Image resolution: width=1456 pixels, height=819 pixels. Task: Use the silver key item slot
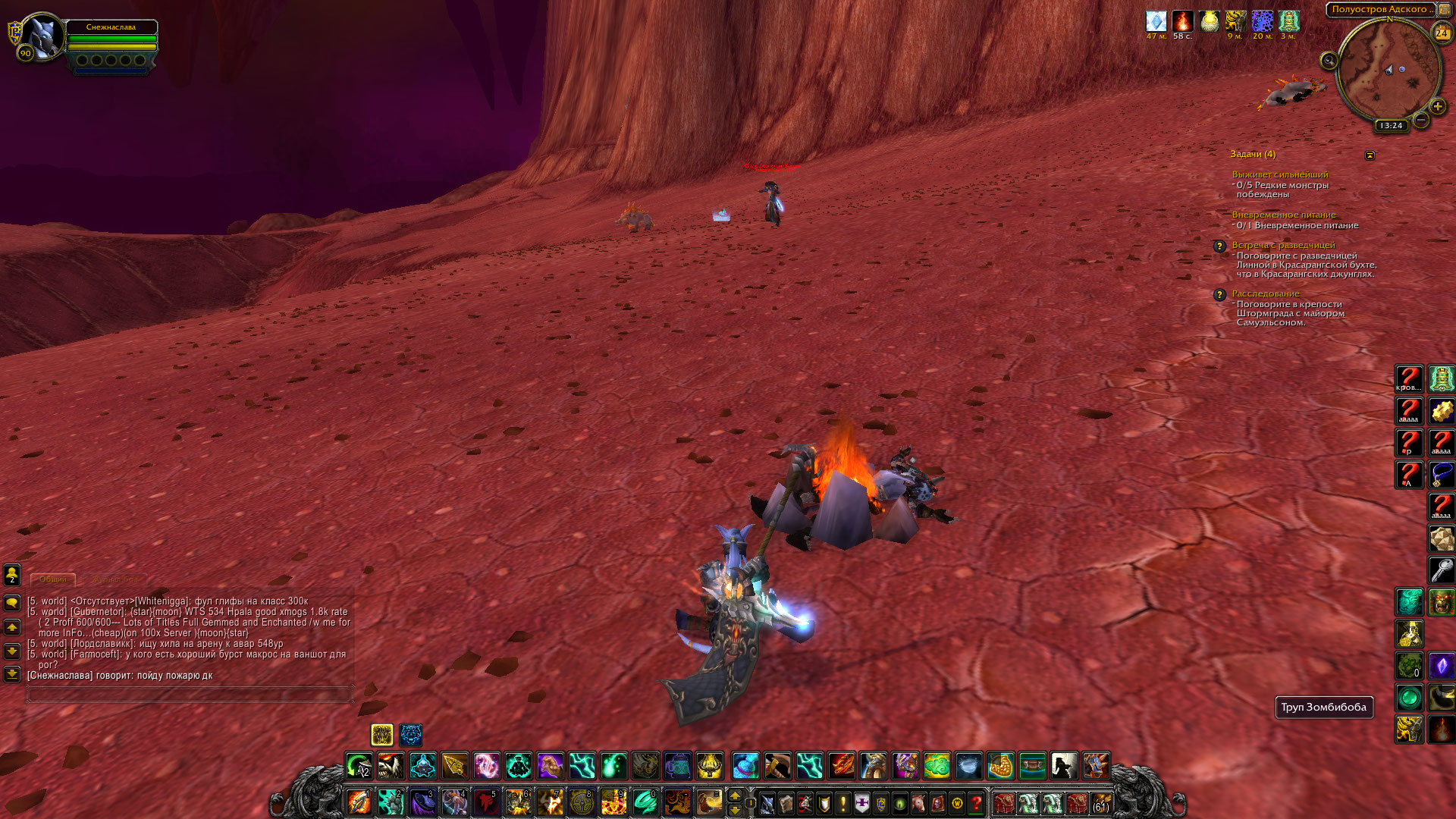pyautogui.click(x=1441, y=570)
